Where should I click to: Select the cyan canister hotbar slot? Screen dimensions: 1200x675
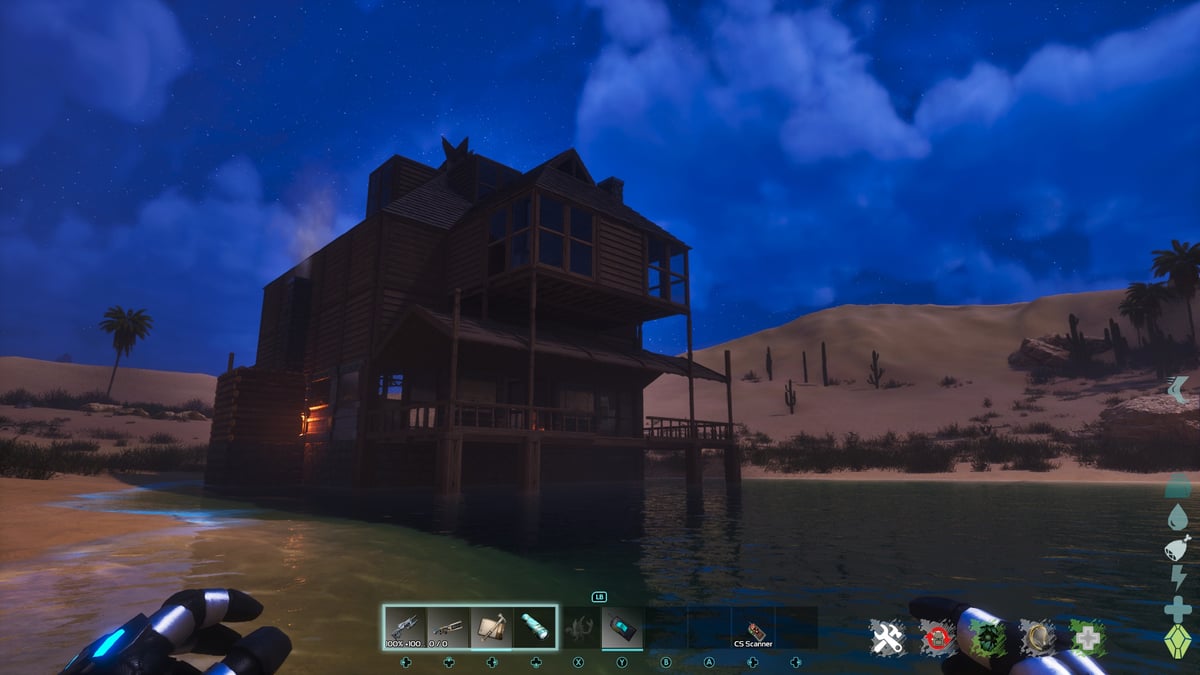534,627
